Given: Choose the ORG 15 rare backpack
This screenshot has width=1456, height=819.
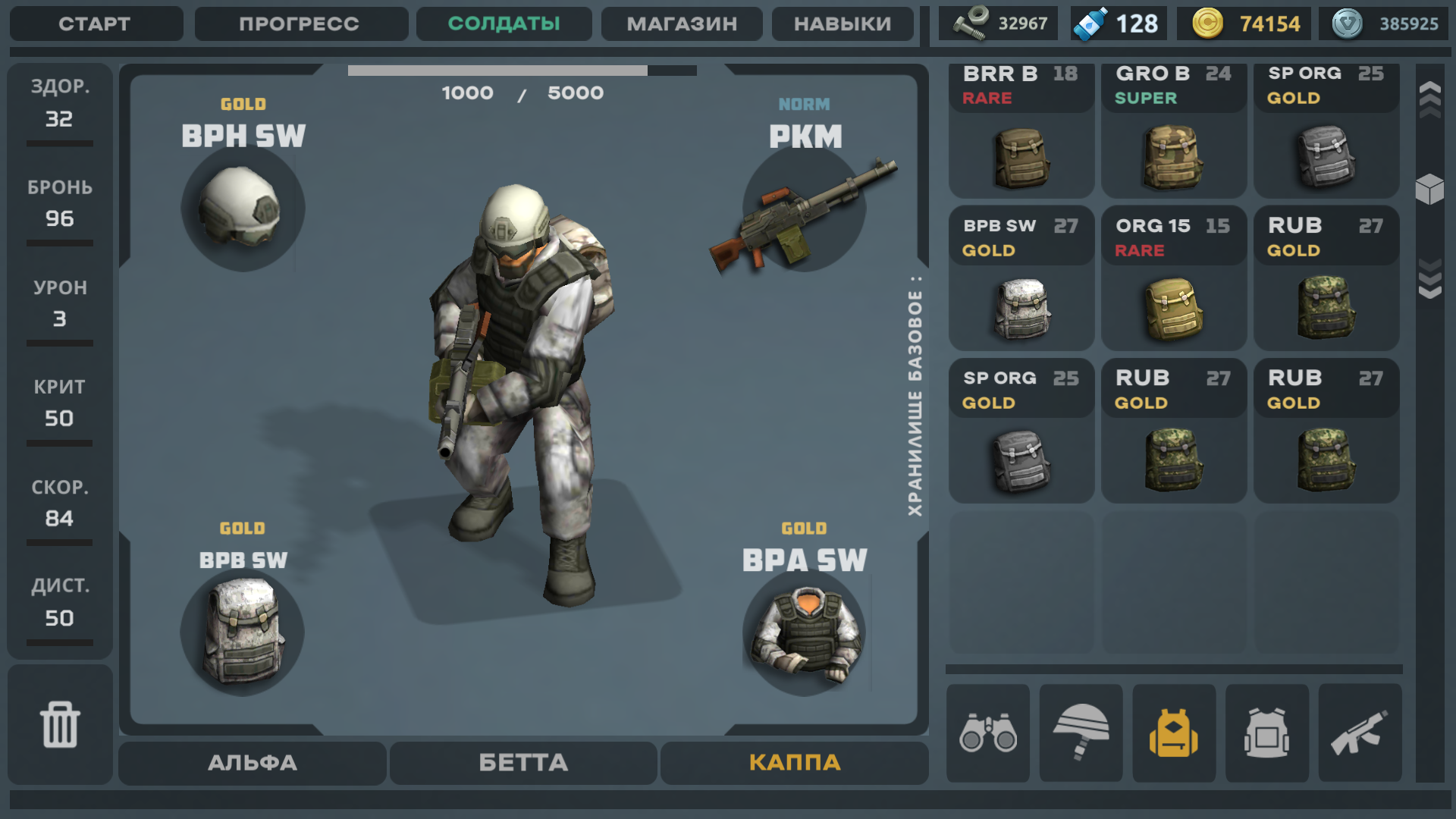Looking at the screenshot, I should coord(1174,279).
